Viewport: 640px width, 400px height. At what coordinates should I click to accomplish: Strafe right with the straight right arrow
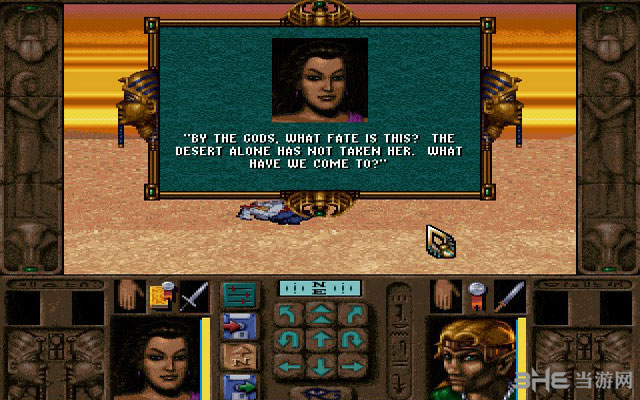(x=350, y=365)
